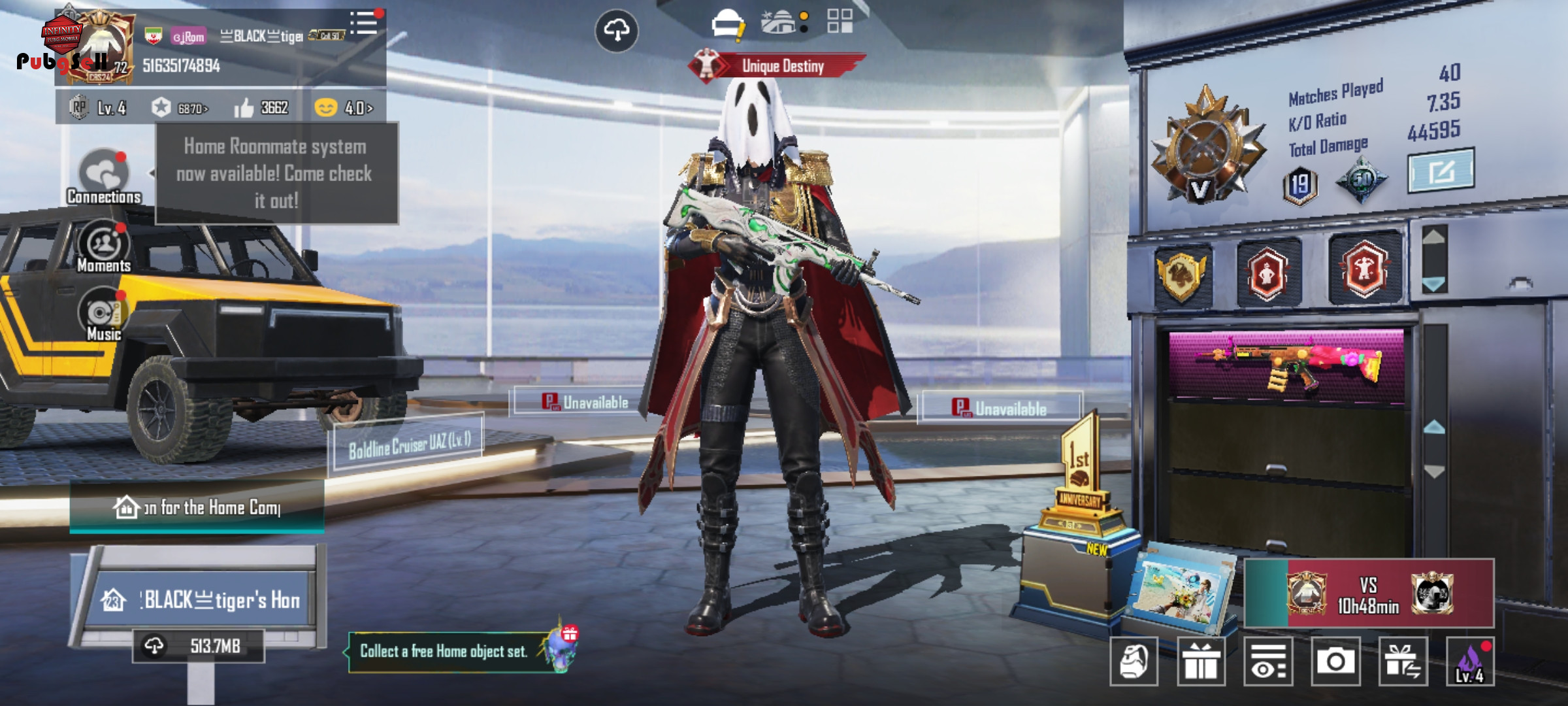The height and width of the screenshot is (706, 1568).
Task: Open the profile list menu icon
Action: 364,23
